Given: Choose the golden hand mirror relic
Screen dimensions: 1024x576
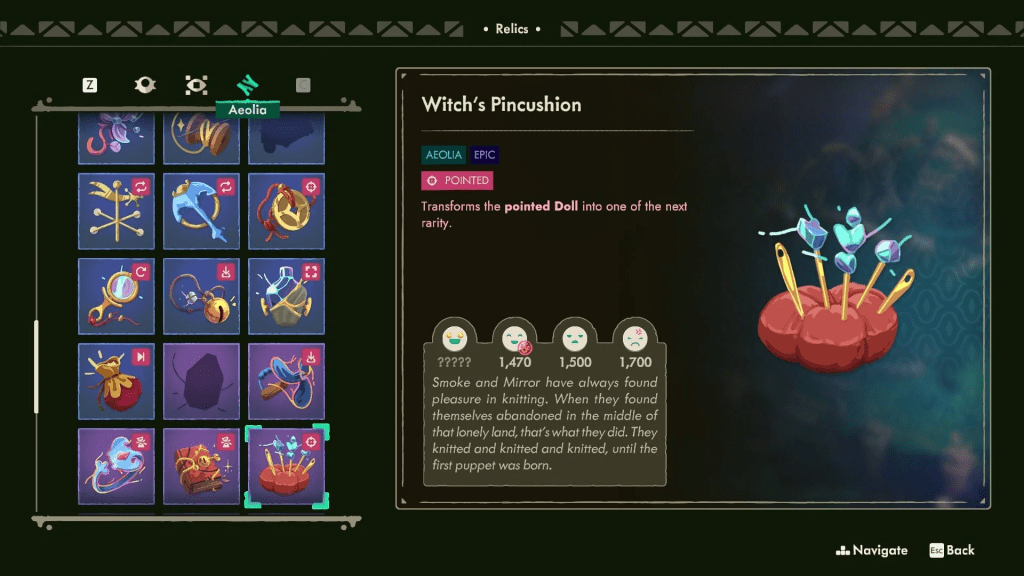Looking at the screenshot, I should point(117,296).
